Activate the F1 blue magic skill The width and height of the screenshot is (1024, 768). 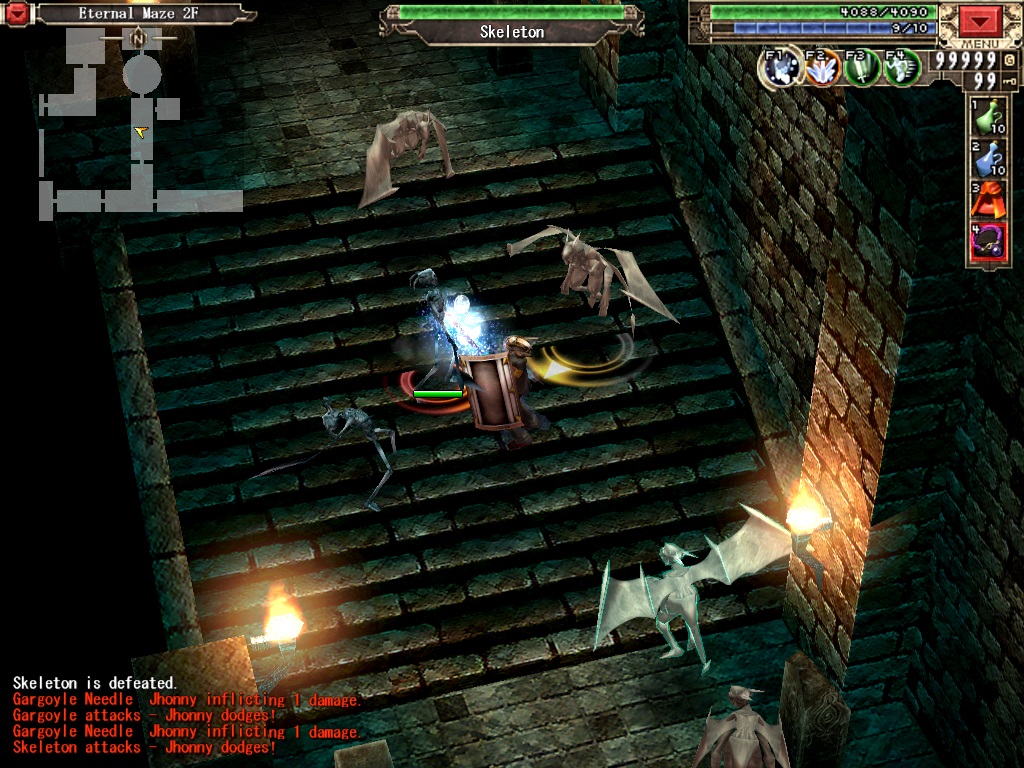point(780,68)
